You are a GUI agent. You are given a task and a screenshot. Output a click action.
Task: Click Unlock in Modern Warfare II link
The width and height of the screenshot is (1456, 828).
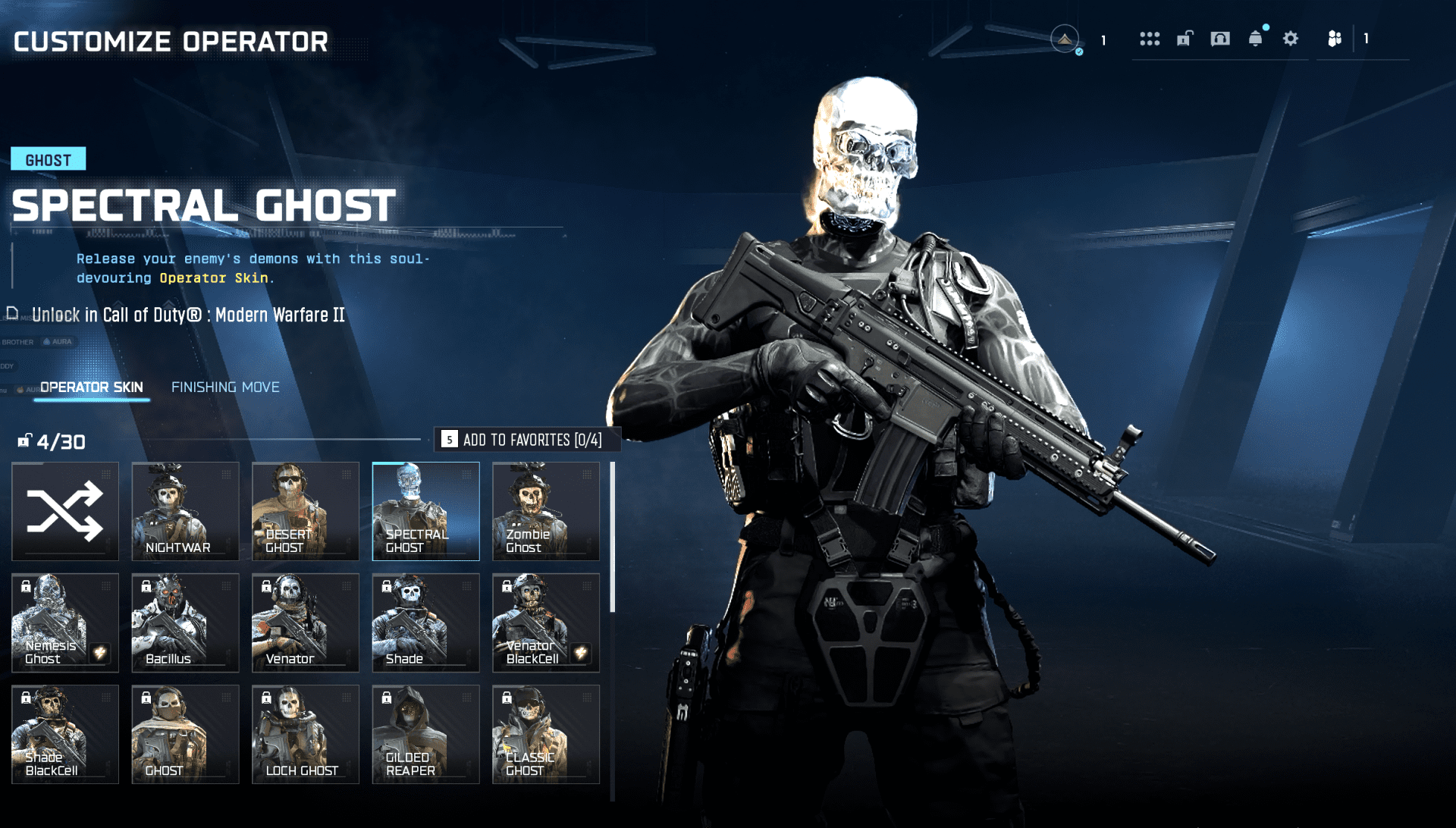coord(188,315)
